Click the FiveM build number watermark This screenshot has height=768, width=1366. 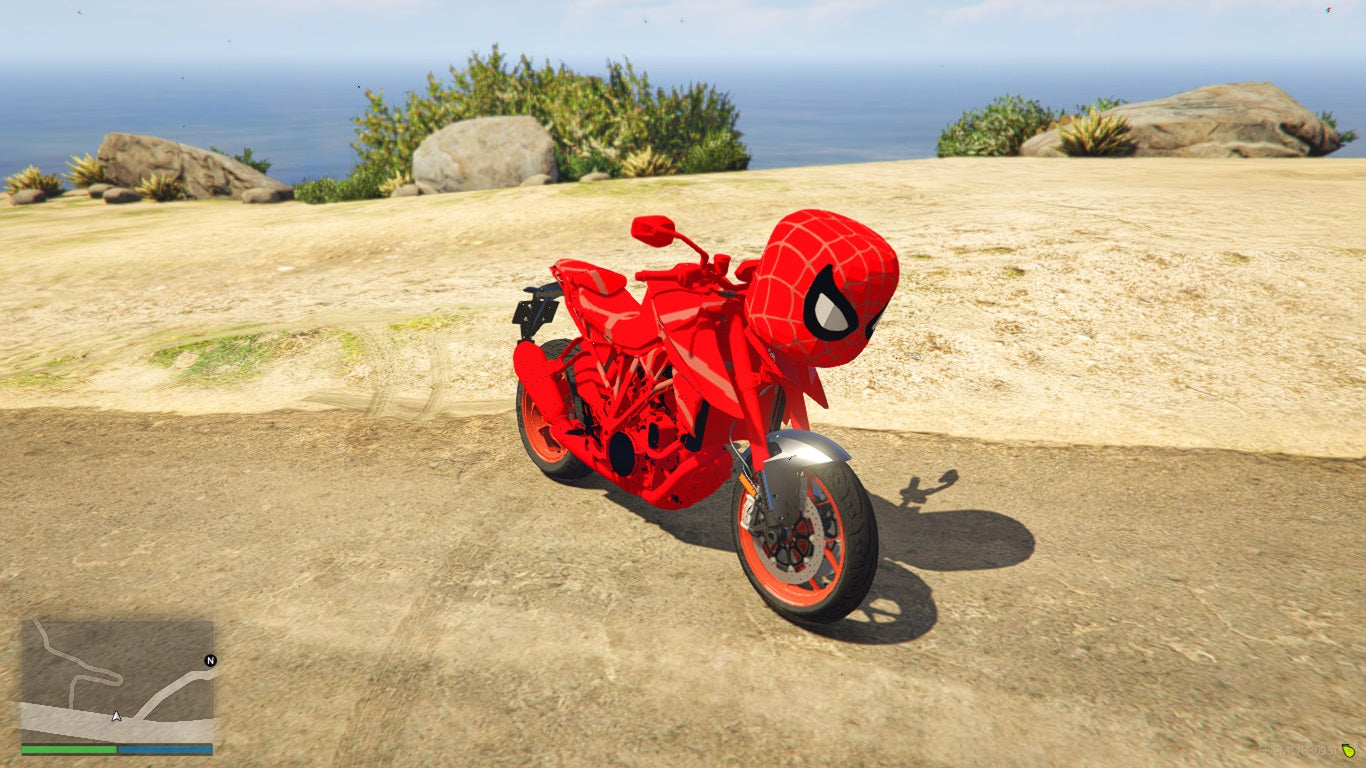click(x=1295, y=751)
